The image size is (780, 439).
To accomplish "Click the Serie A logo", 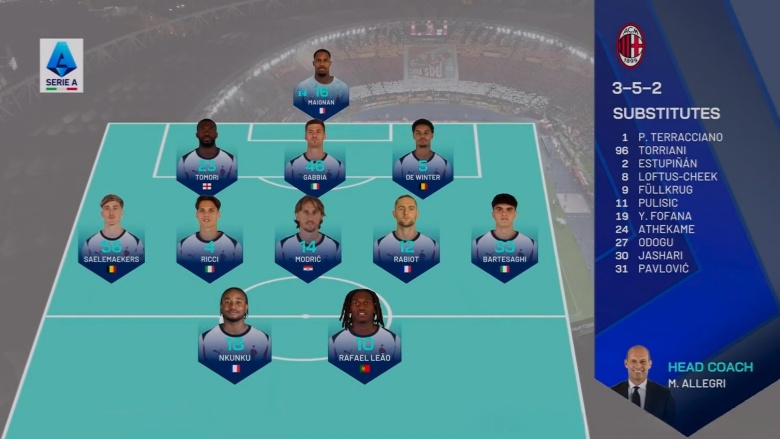I will 61,65.
